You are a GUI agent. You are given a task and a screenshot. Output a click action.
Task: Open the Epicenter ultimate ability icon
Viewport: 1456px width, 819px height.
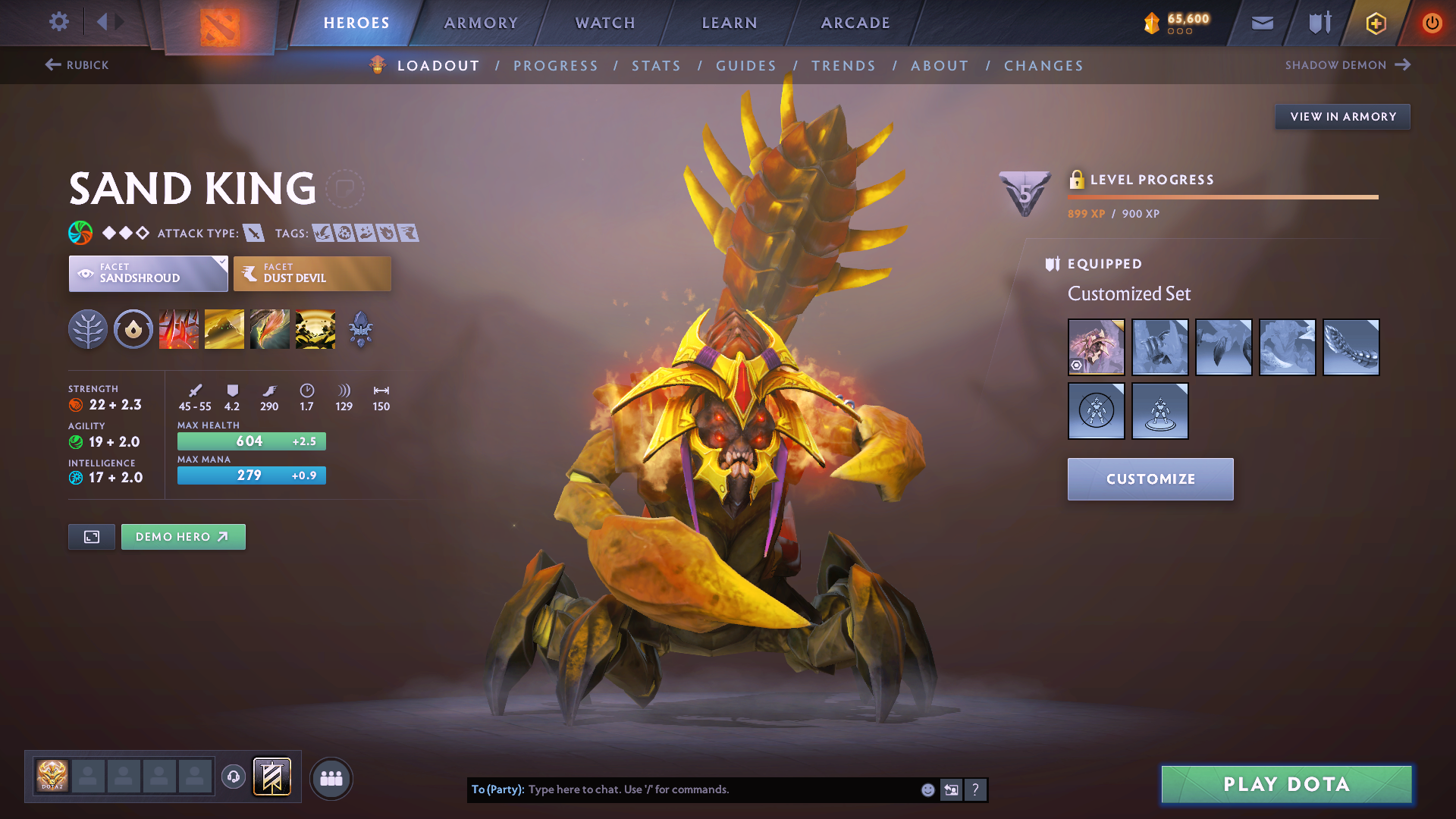(x=315, y=329)
